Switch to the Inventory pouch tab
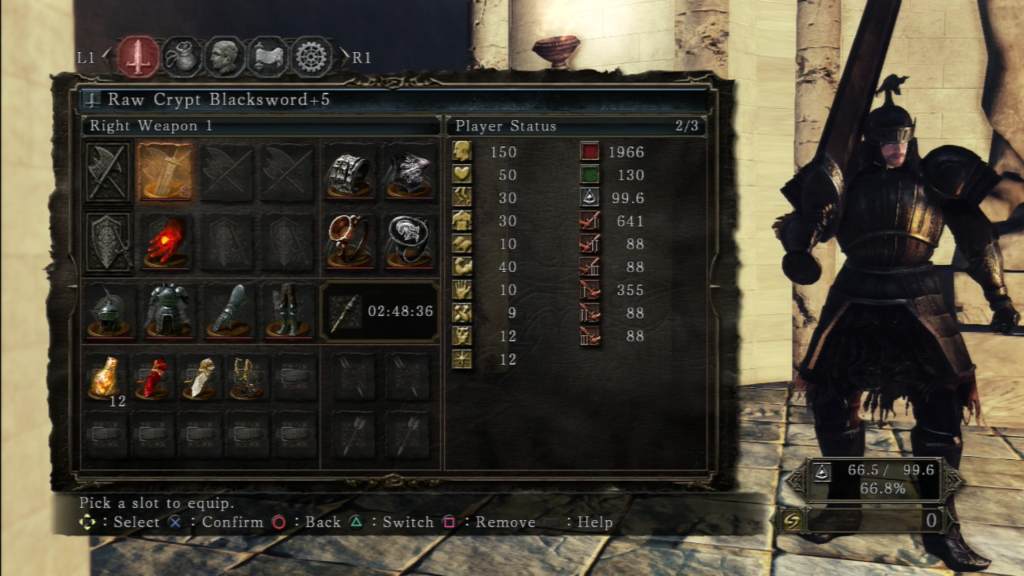The width and height of the screenshot is (1024, 576). 182,57
